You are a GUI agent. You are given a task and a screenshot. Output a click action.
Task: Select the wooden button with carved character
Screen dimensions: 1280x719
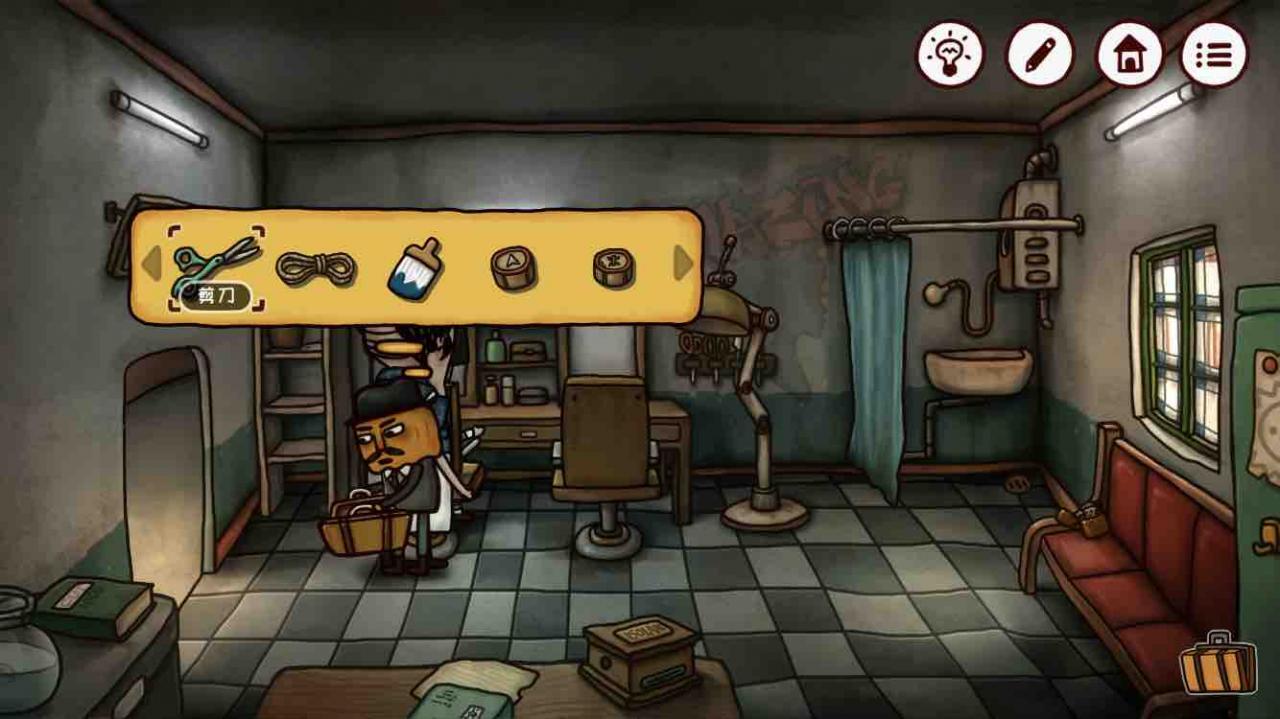[613, 267]
